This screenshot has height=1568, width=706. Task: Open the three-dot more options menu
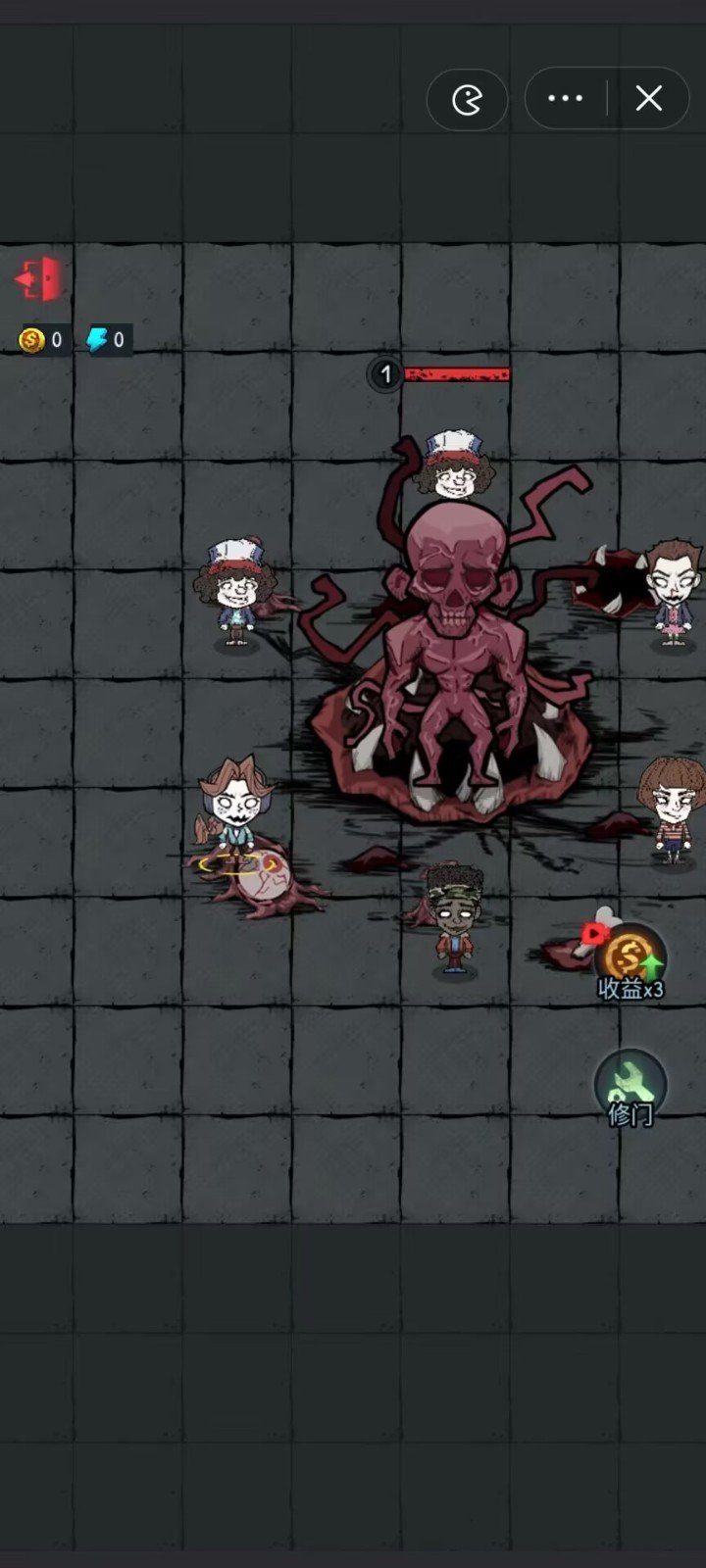[x=566, y=98]
